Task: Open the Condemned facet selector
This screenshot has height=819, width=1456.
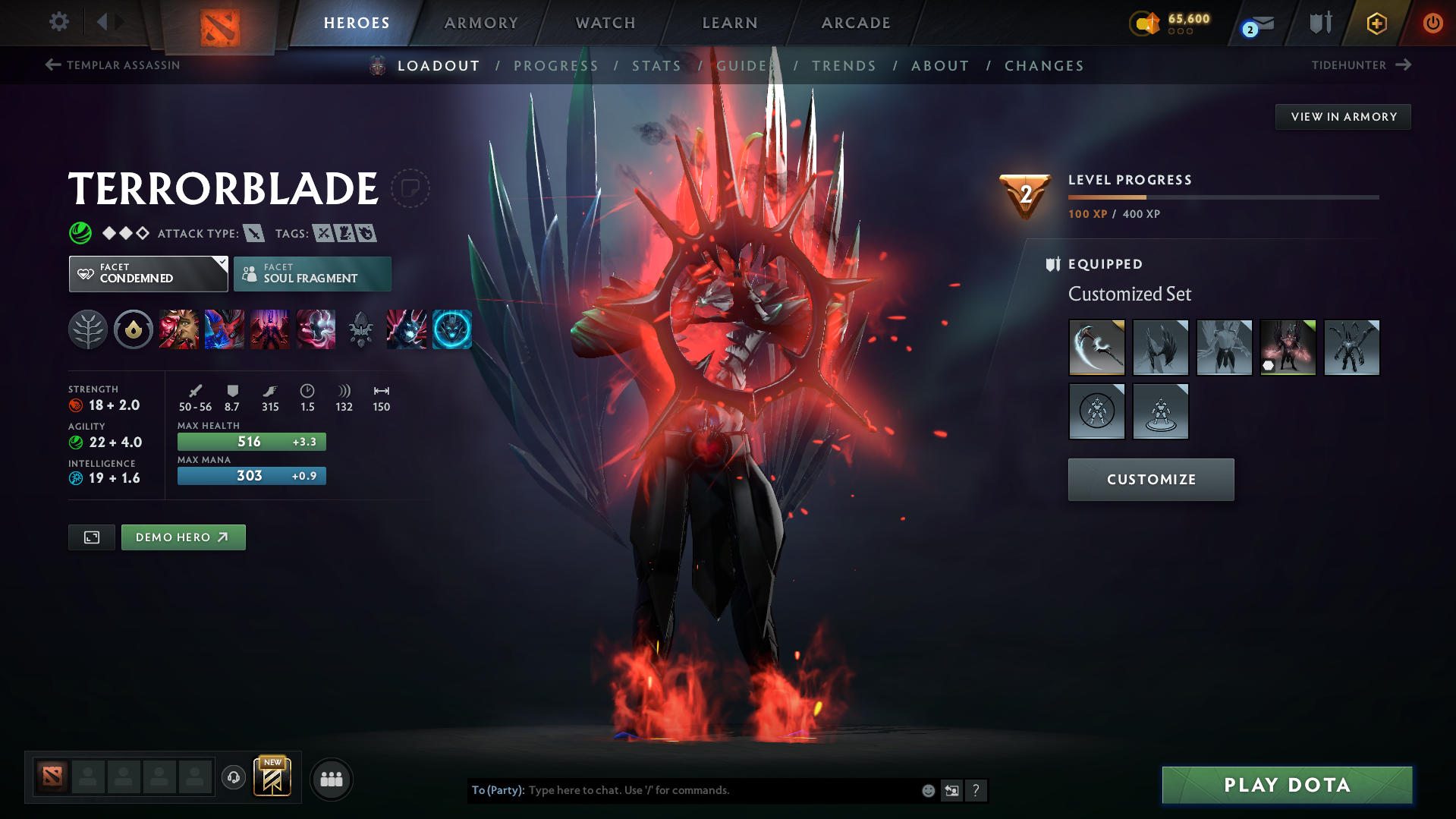Action: pyautogui.click(x=148, y=273)
